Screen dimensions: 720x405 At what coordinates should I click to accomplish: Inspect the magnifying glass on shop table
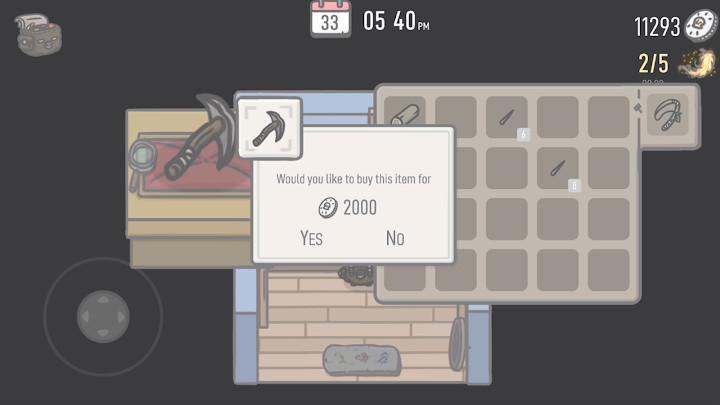[143, 157]
